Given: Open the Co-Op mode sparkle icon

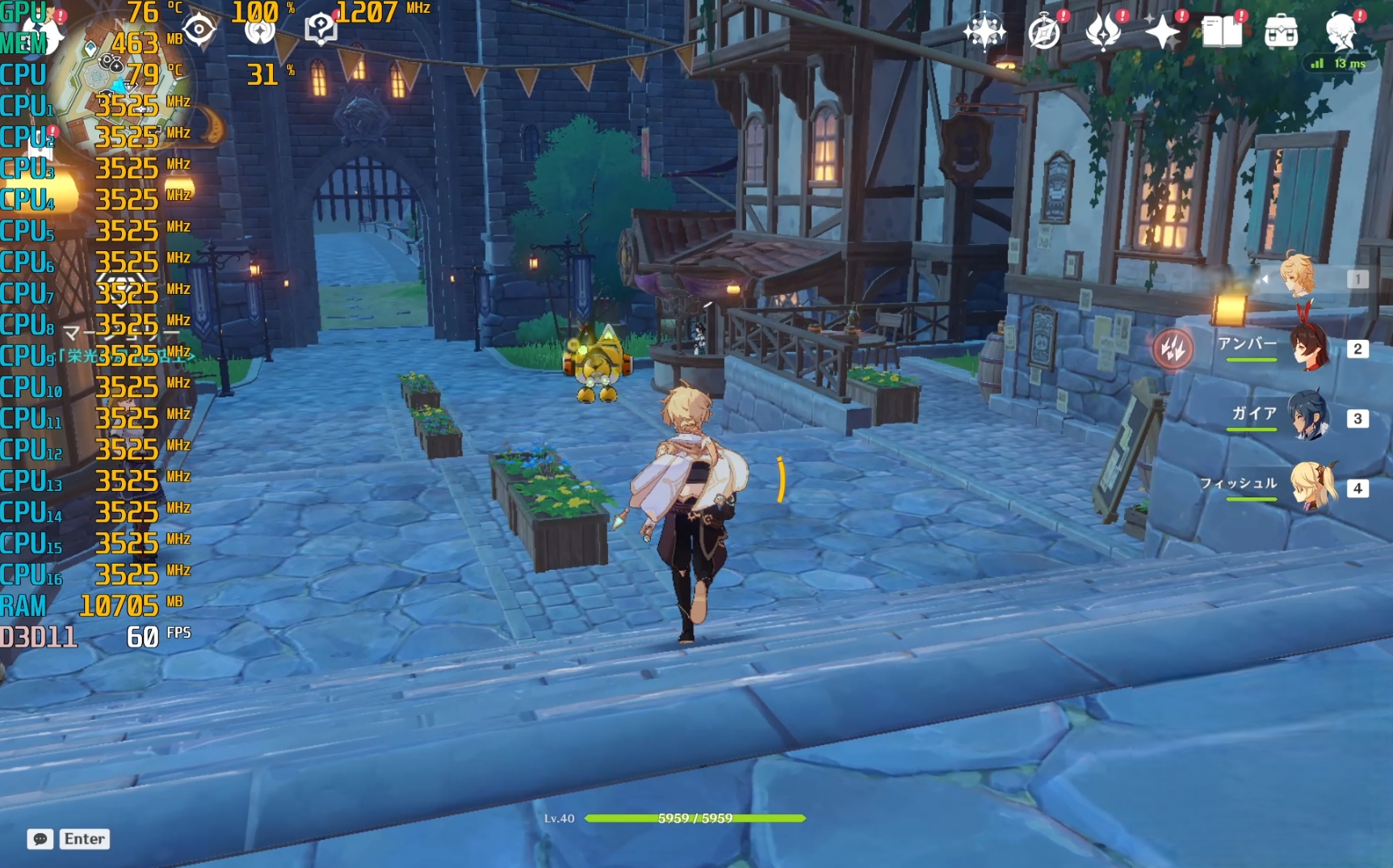Looking at the screenshot, I should point(984,32).
